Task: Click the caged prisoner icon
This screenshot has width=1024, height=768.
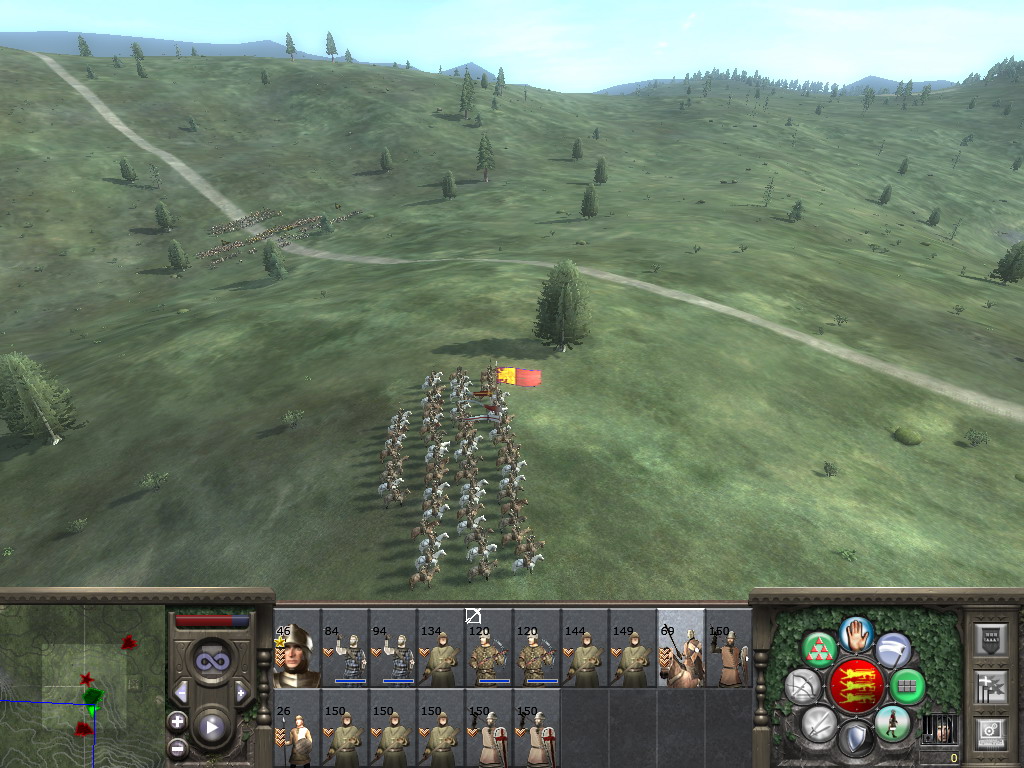Action: click(938, 729)
